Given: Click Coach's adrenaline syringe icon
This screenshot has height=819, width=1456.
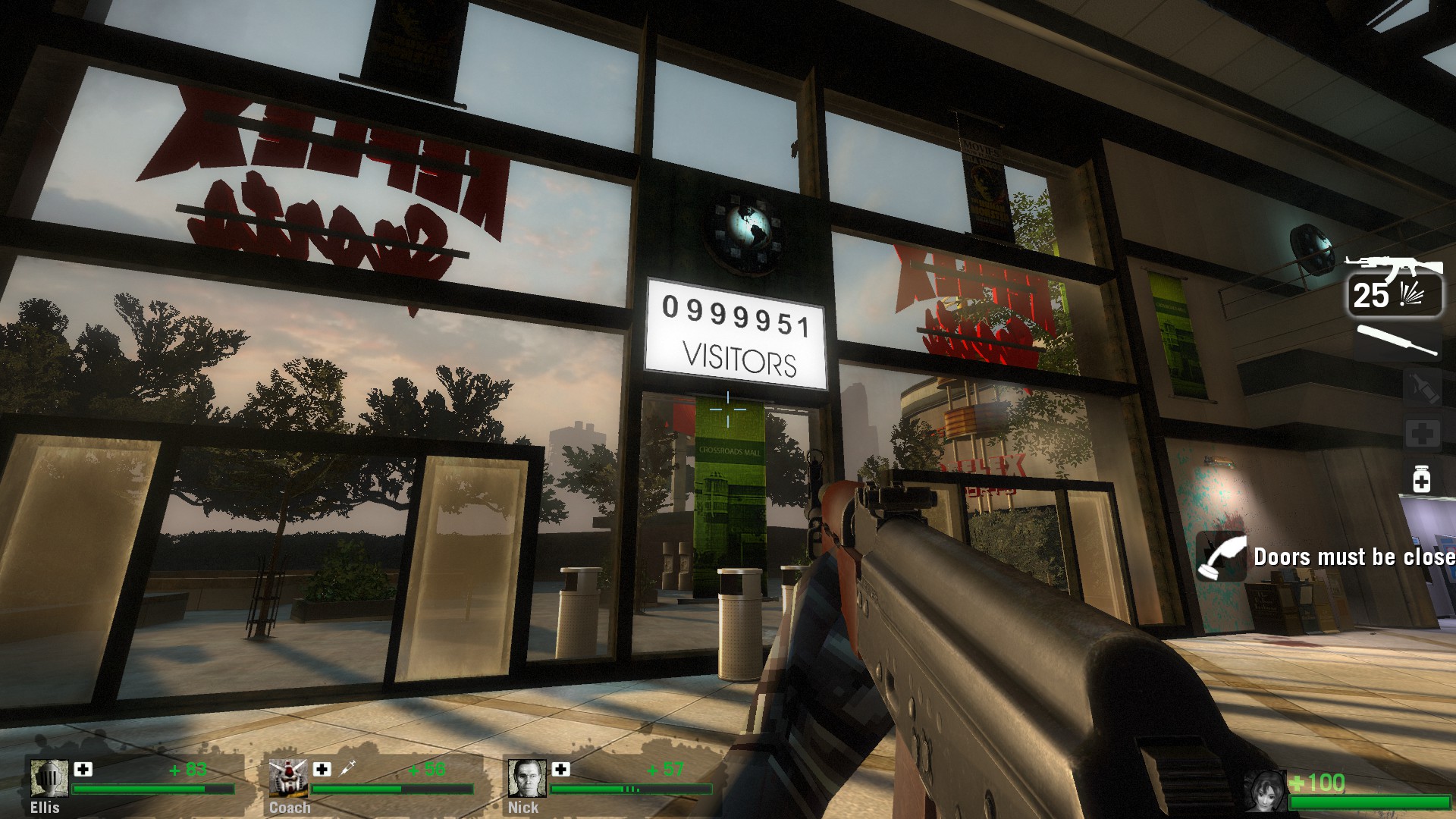Looking at the screenshot, I should click(347, 769).
